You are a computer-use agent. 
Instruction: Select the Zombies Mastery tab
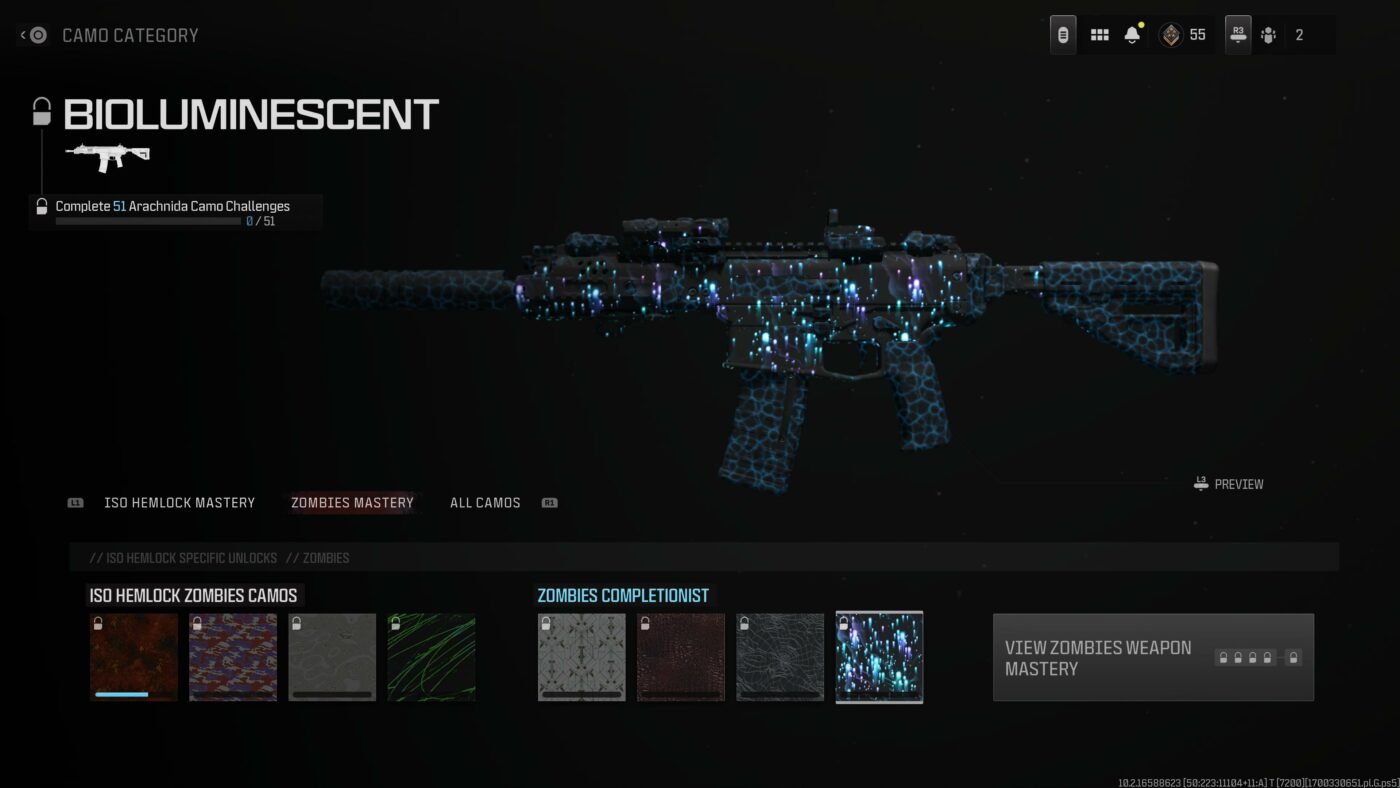point(352,502)
